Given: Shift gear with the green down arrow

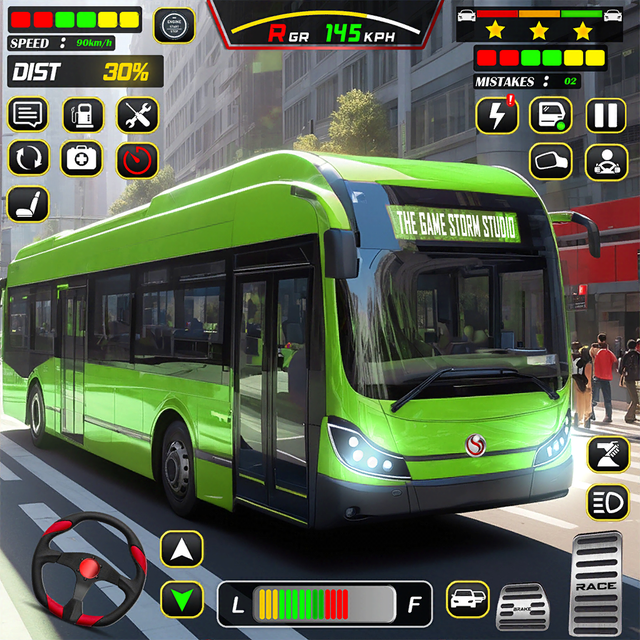Looking at the screenshot, I should coord(181,599).
